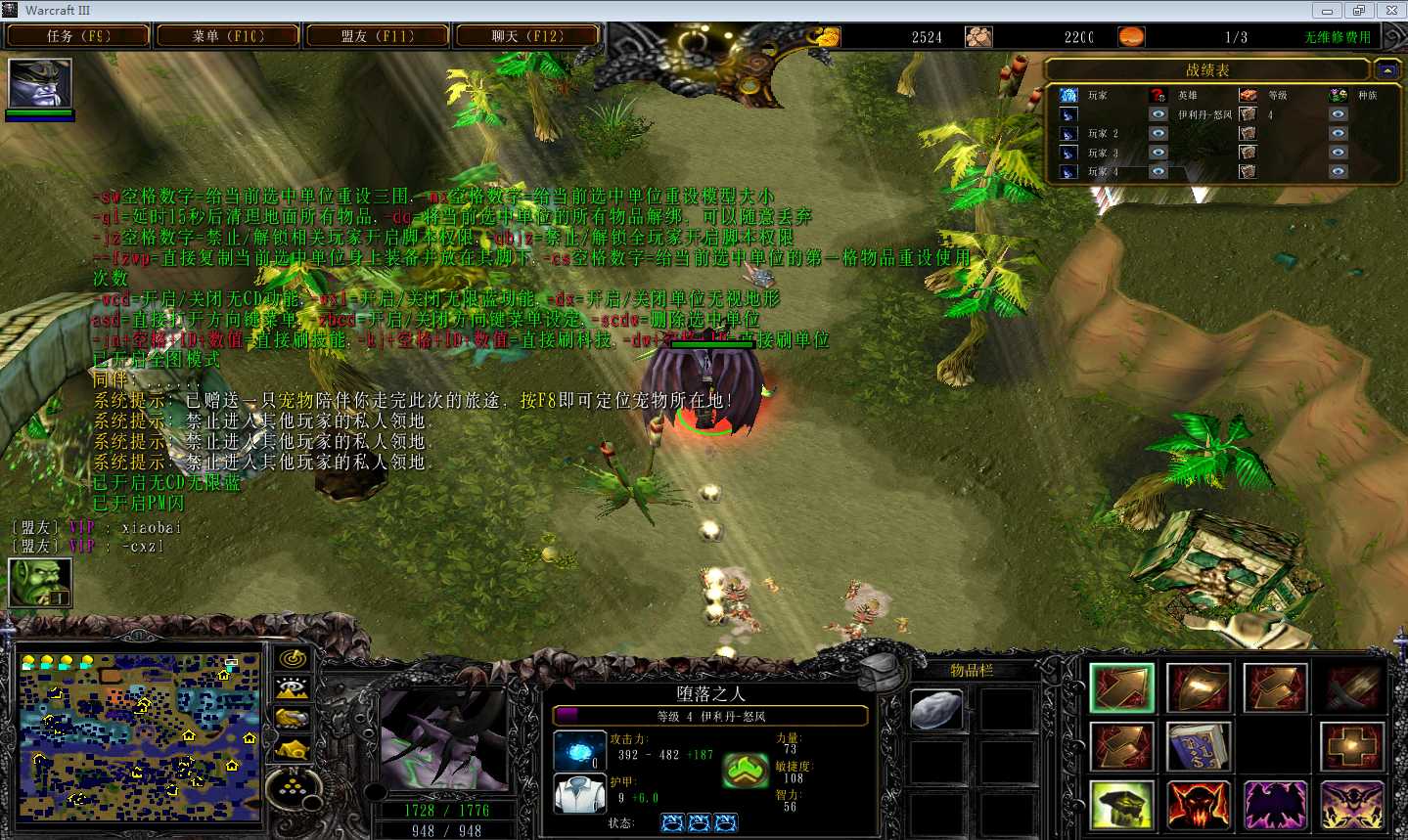Select the hero portrait icon at top left
Viewport: 1408px width, 840px height.
(40, 83)
